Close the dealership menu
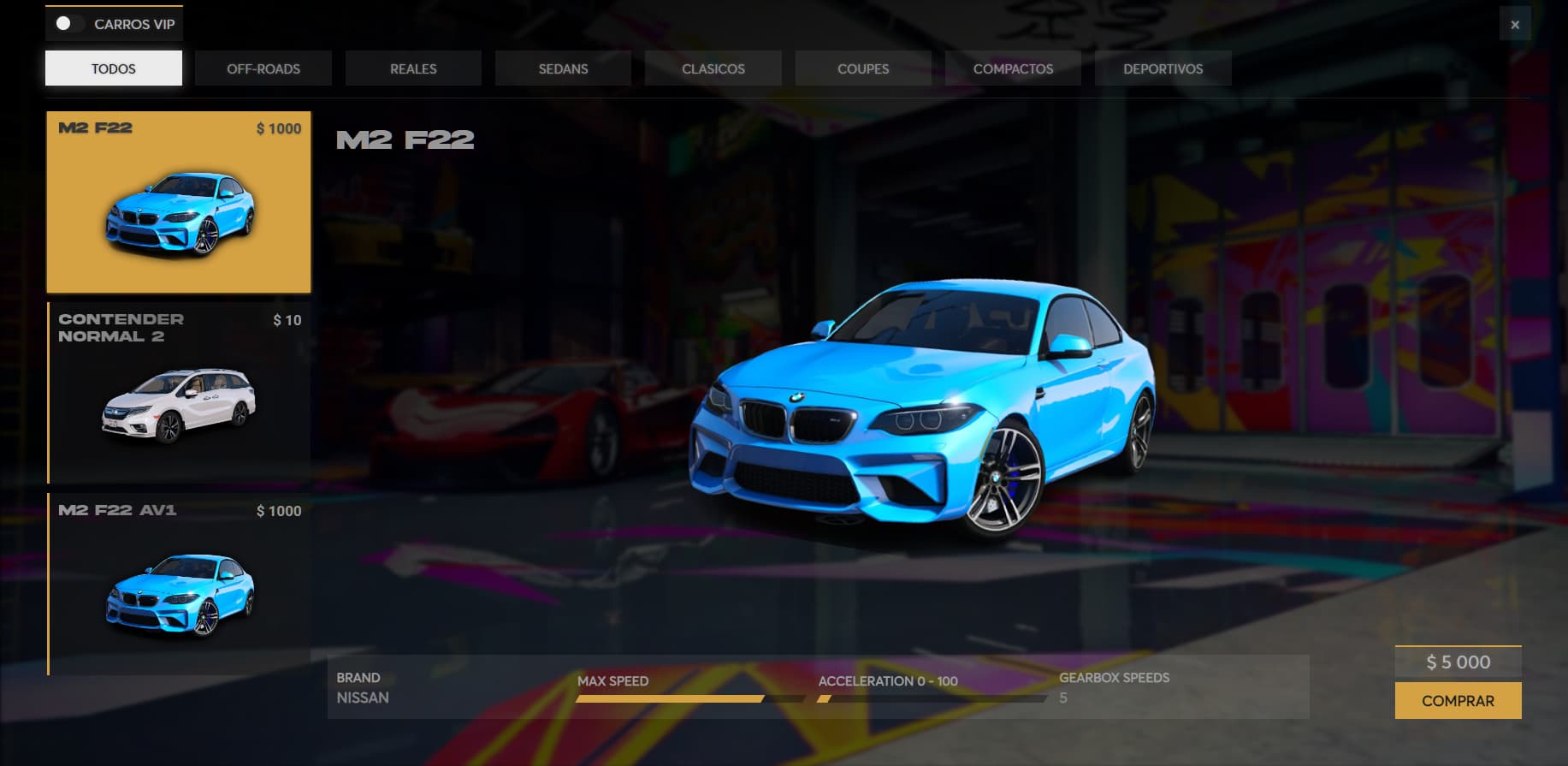The height and width of the screenshot is (766, 1568). pyautogui.click(x=1515, y=25)
